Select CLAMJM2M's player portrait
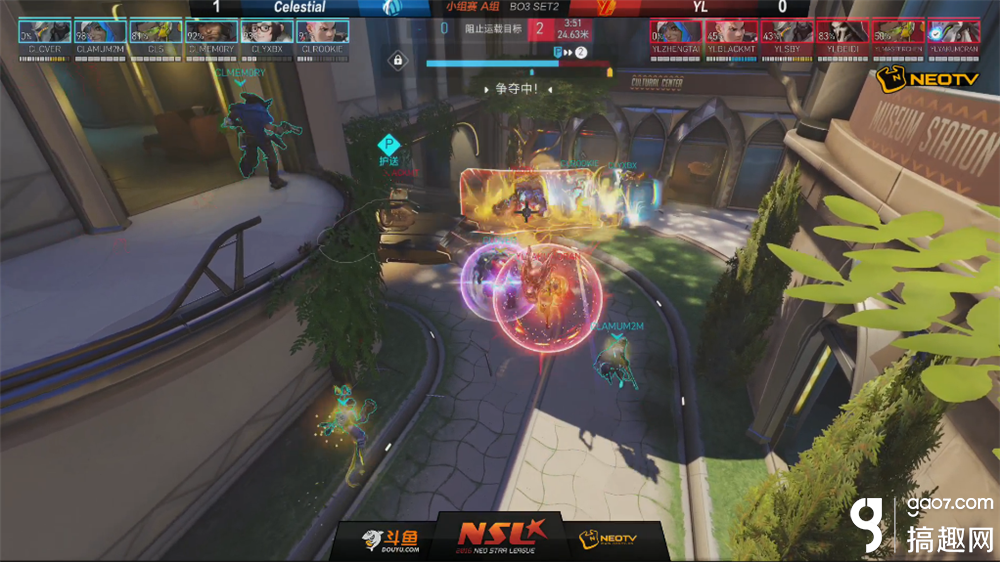The image size is (1000, 562). point(99,30)
